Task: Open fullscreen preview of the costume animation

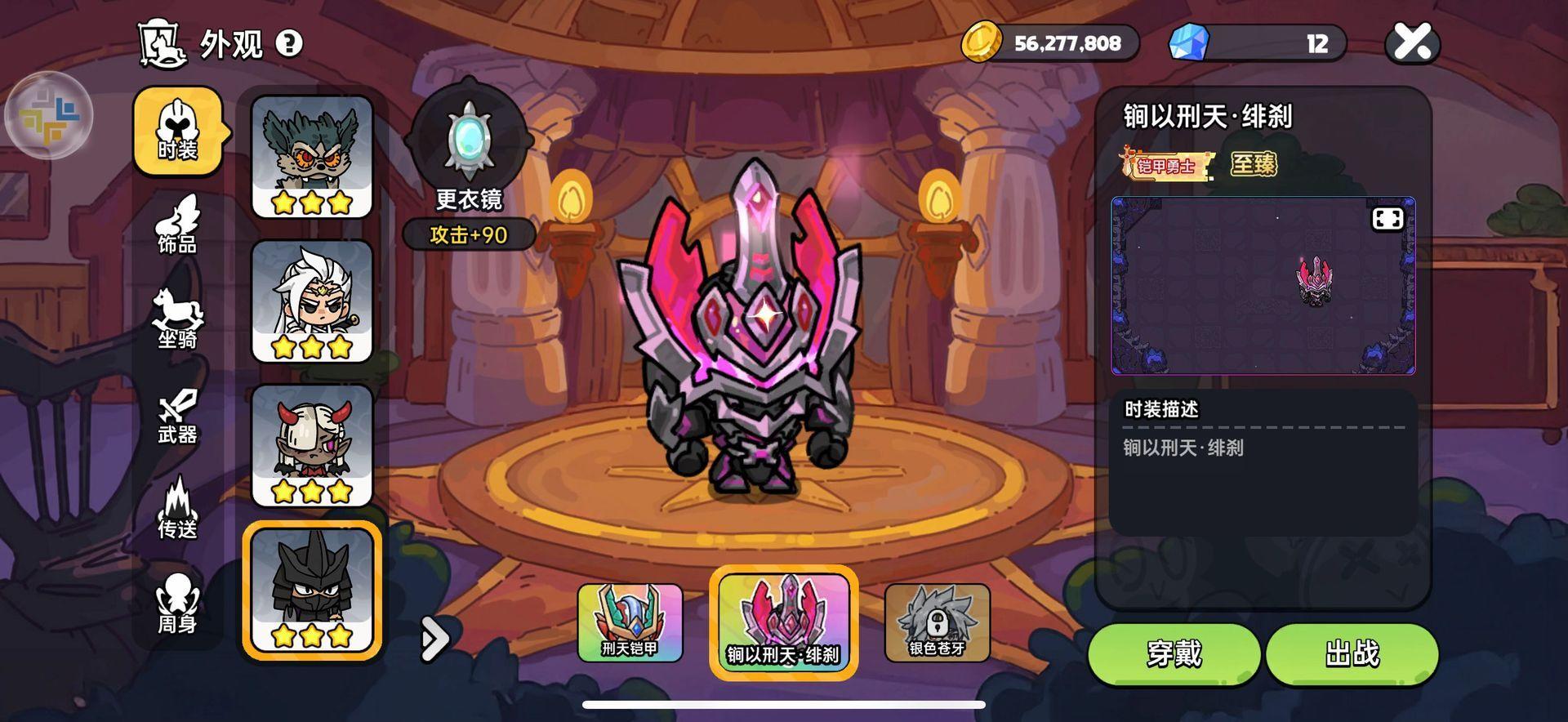Action: (x=1388, y=218)
